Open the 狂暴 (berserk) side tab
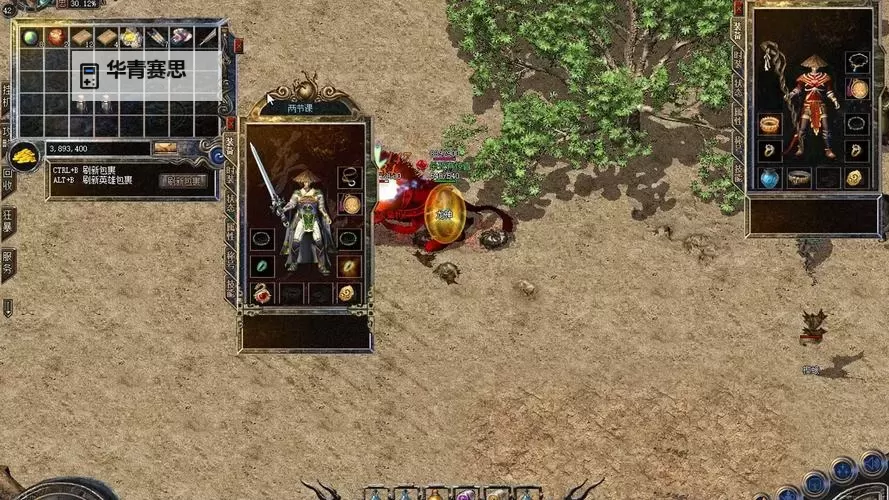The image size is (889, 500). [x=7, y=220]
